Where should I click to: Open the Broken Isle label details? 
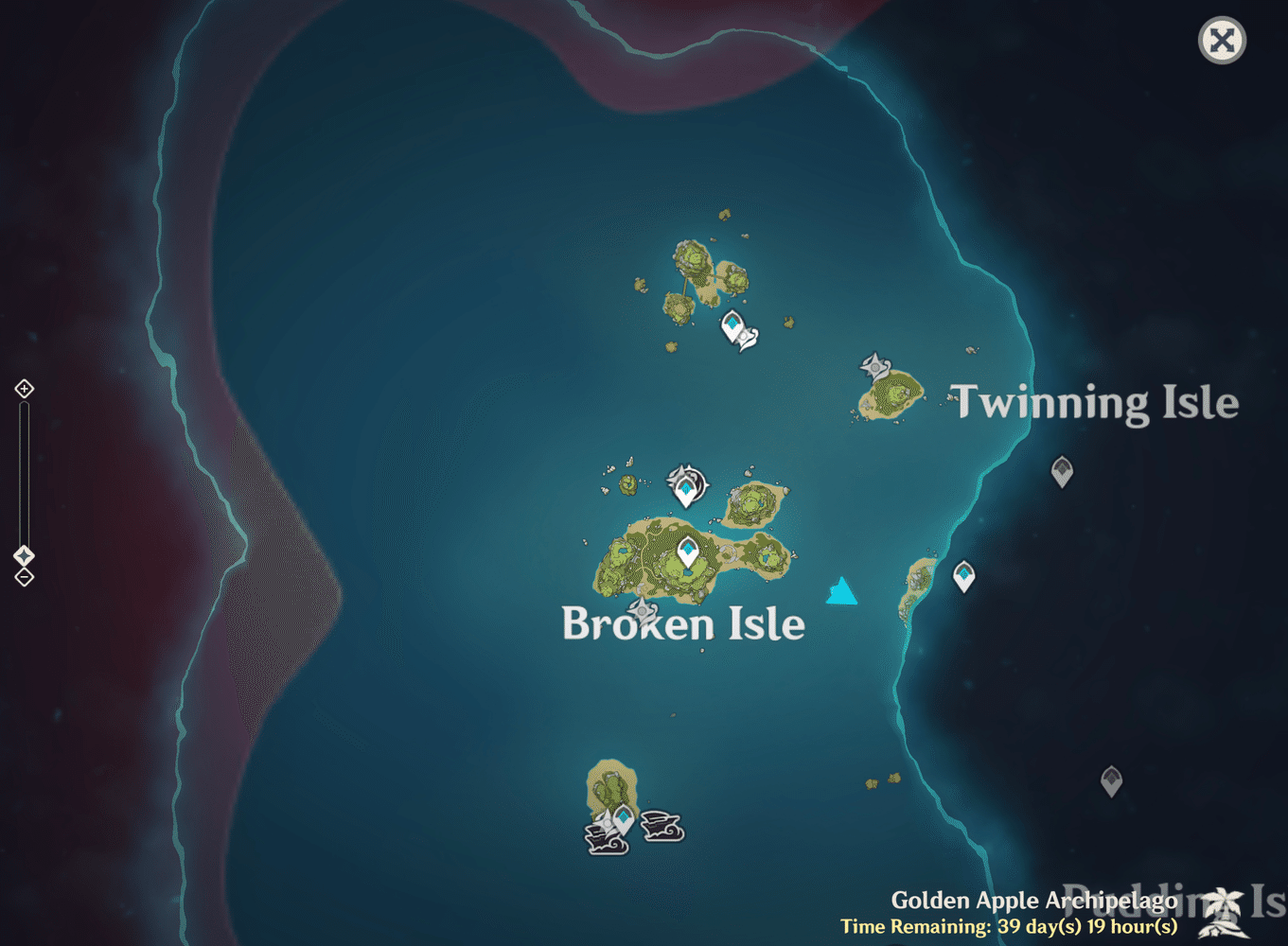[683, 624]
